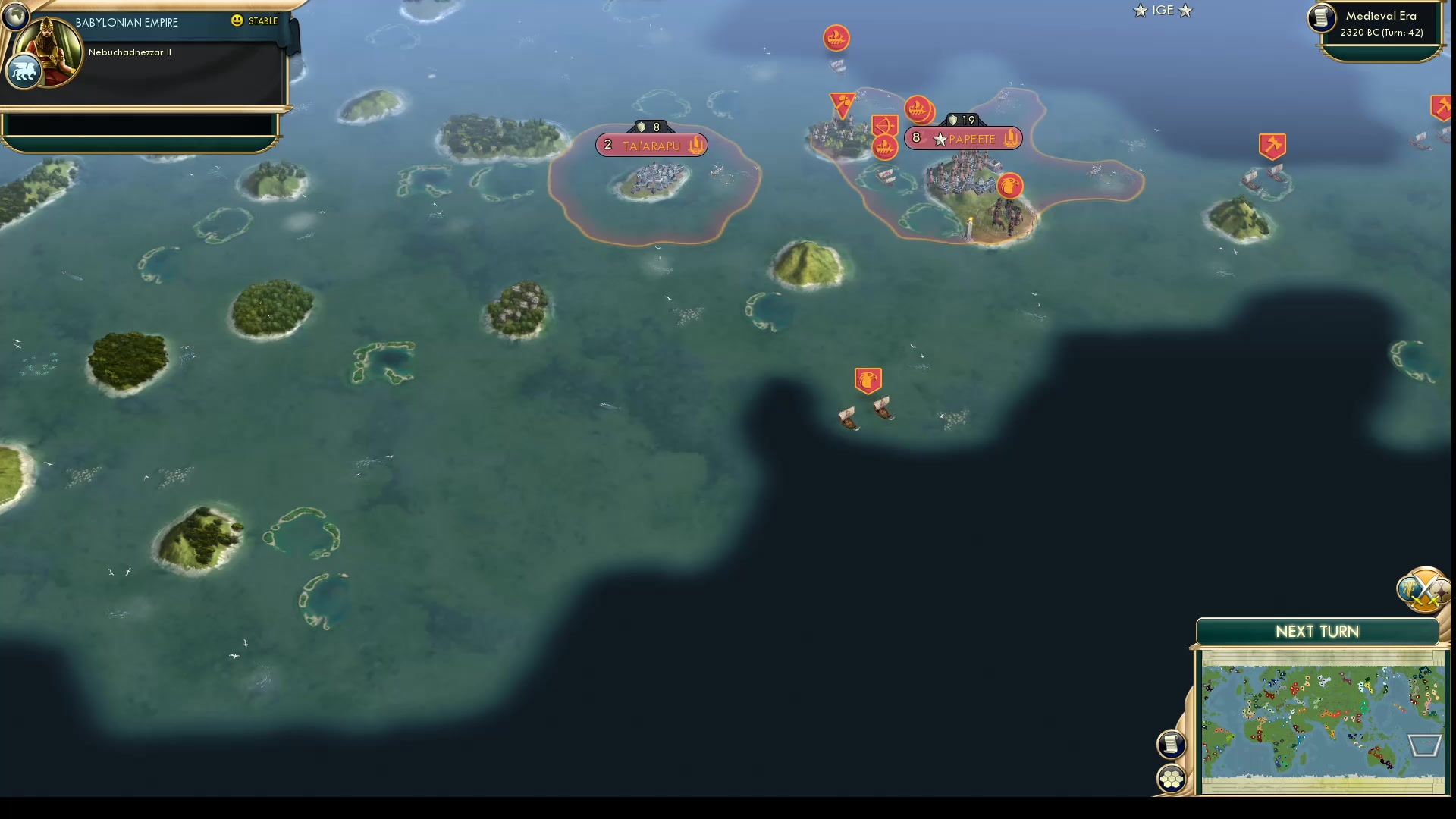Click the IGE label at top center
The width and height of the screenshot is (1456, 819).
(1162, 11)
